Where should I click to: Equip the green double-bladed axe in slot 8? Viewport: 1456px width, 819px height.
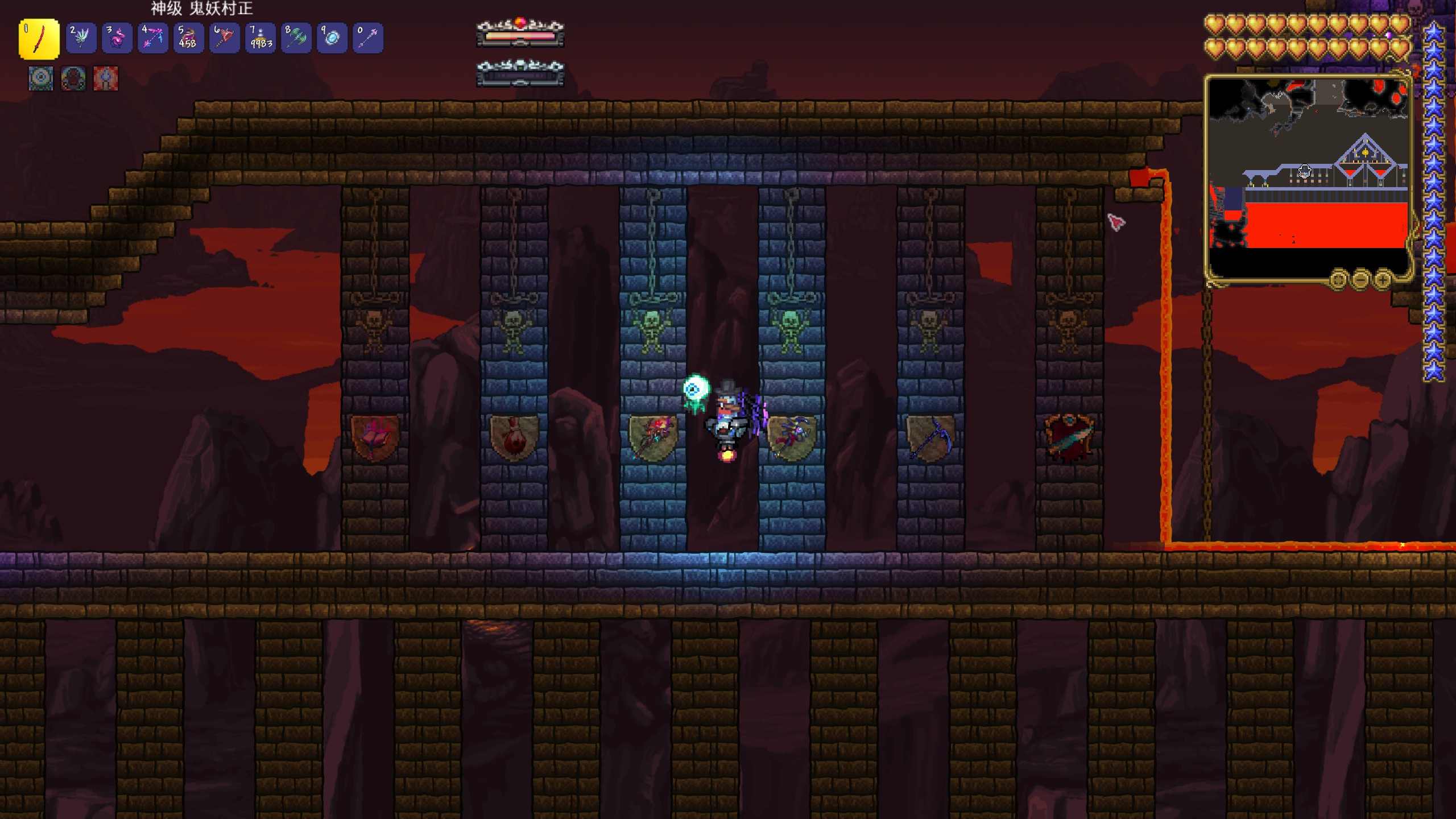296,38
